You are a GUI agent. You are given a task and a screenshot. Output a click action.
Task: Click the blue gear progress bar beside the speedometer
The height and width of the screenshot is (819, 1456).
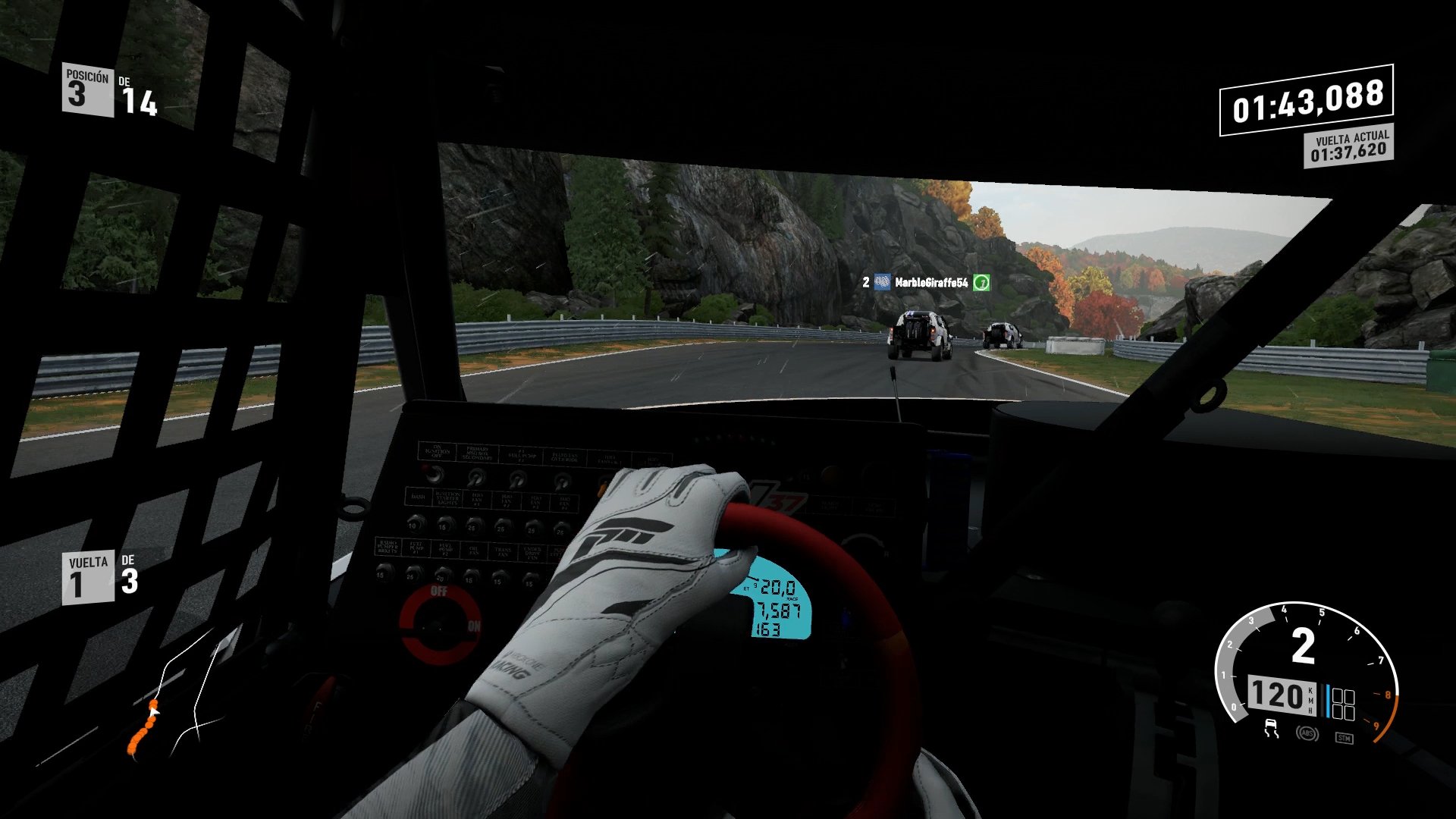[x=1328, y=702]
